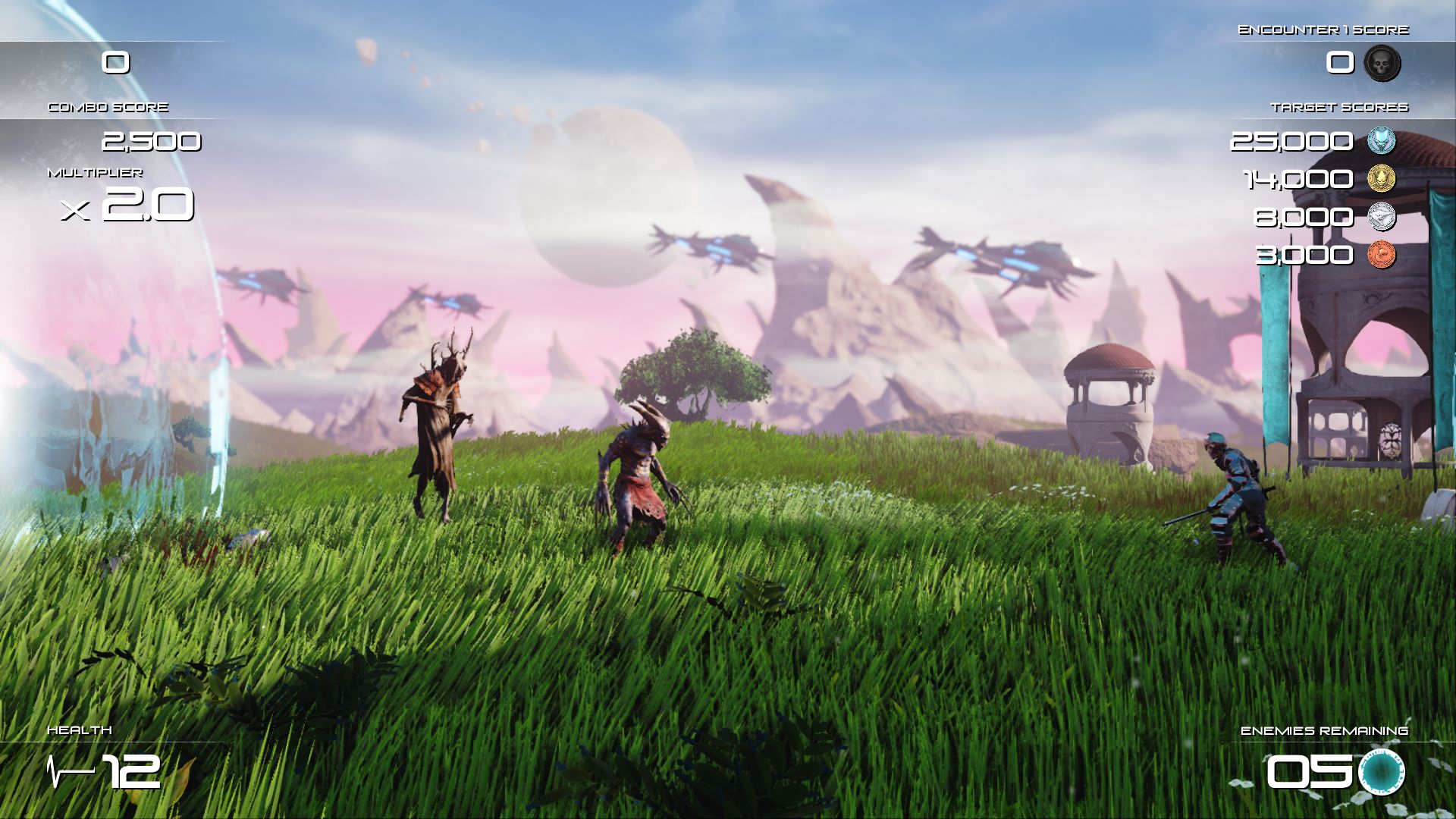
Task: Pick the bronze 3,000 target medal
Action: point(1381,254)
